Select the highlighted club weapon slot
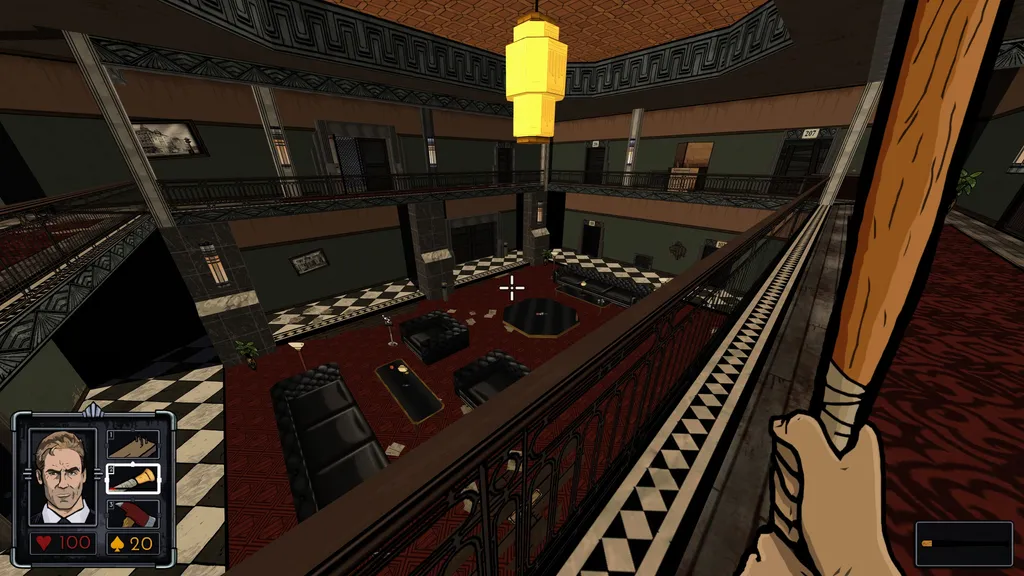The image size is (1024, 576). tap(132, 478)
